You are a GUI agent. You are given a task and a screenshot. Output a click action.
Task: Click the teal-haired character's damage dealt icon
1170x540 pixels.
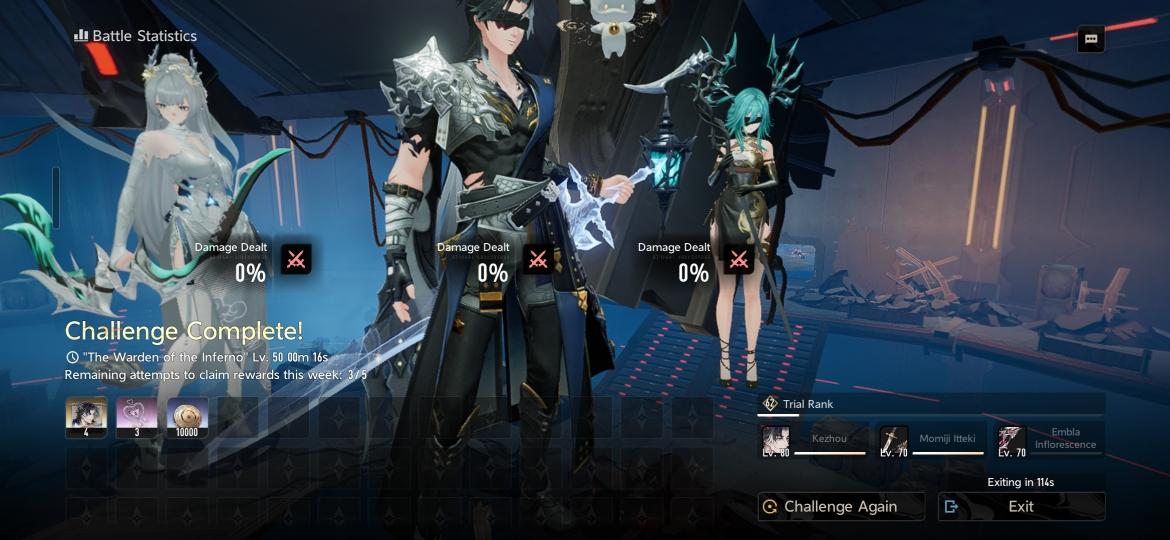[x=739, y=260]
